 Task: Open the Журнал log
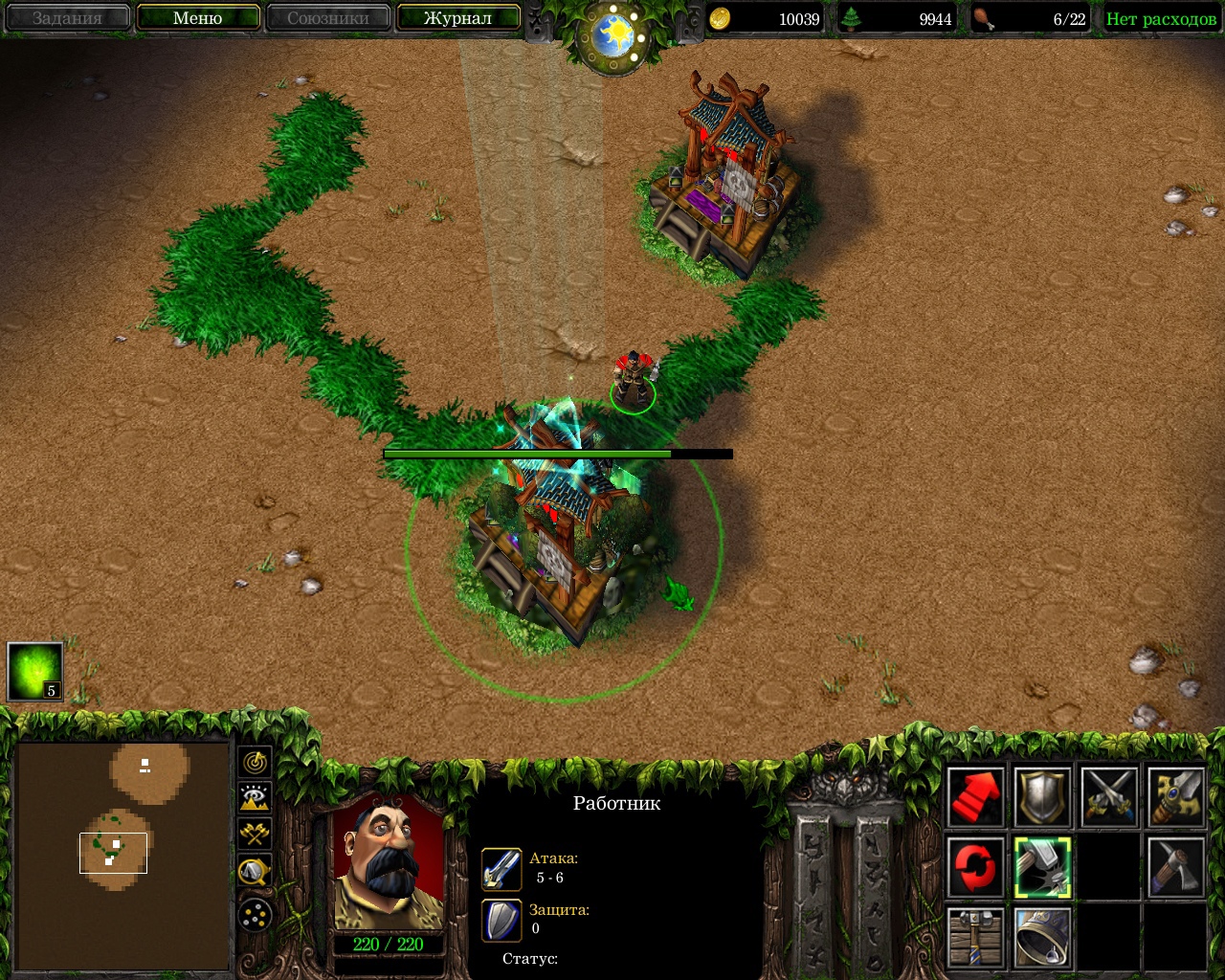(457, 18)
